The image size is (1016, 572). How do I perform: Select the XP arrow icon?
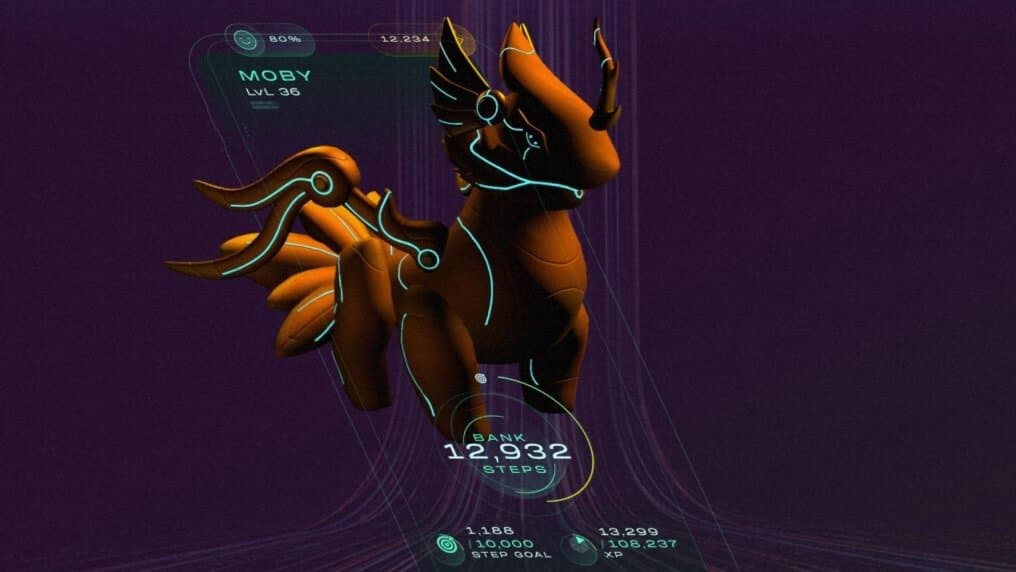pyautogui.click(x=579, y=544)
